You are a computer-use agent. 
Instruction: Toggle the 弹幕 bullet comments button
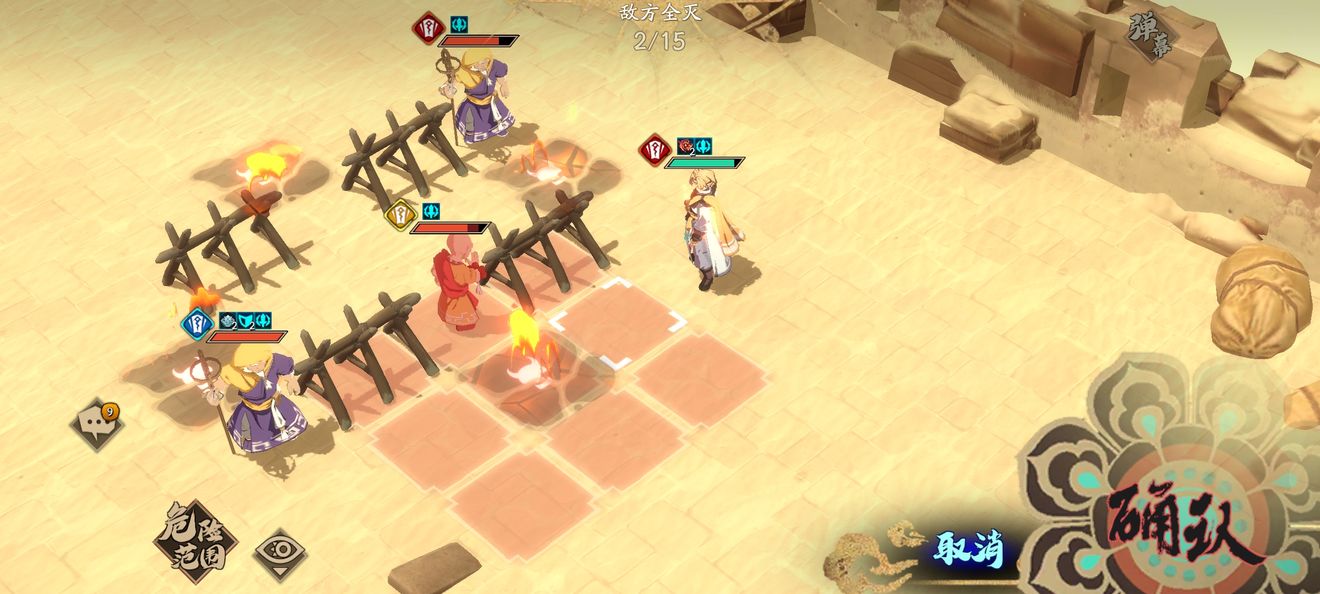tap(1147, 35)
